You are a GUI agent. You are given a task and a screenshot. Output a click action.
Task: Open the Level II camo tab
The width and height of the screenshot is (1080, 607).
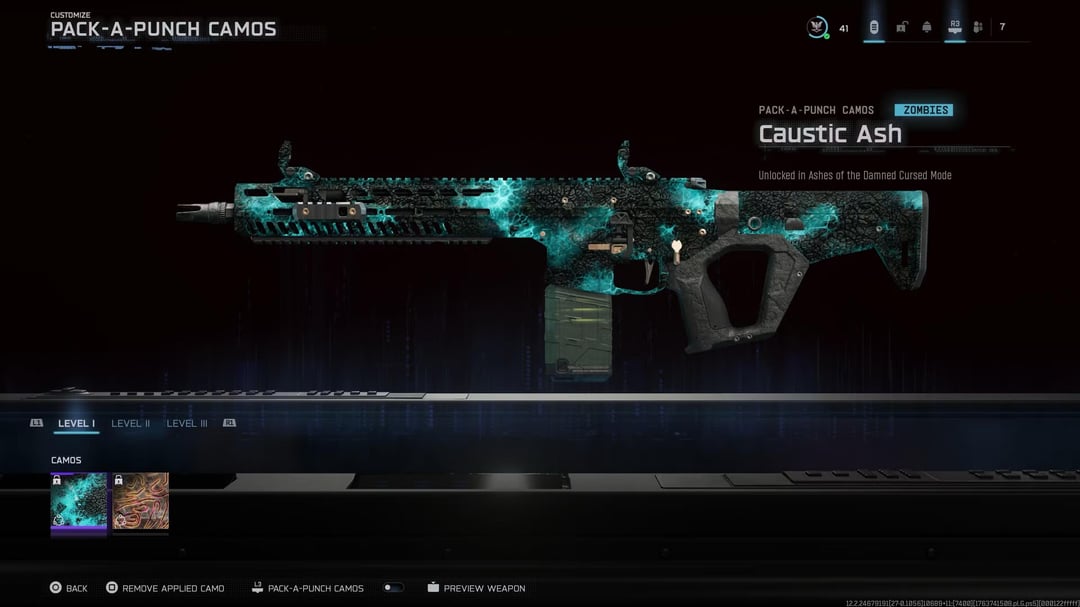pyautogui.click(x=130, y=424)
